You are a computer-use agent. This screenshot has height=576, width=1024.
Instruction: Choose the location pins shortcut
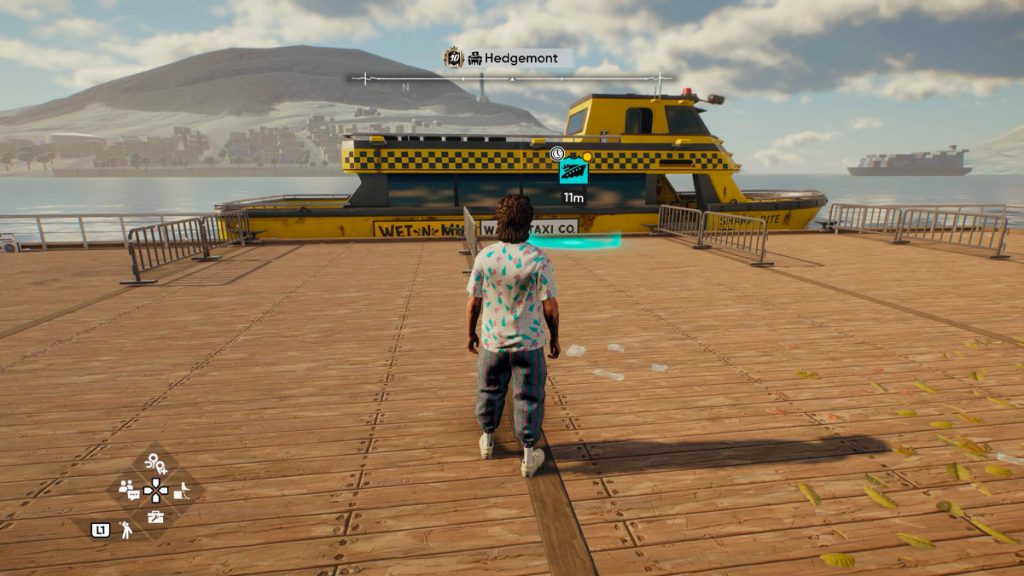155,462
